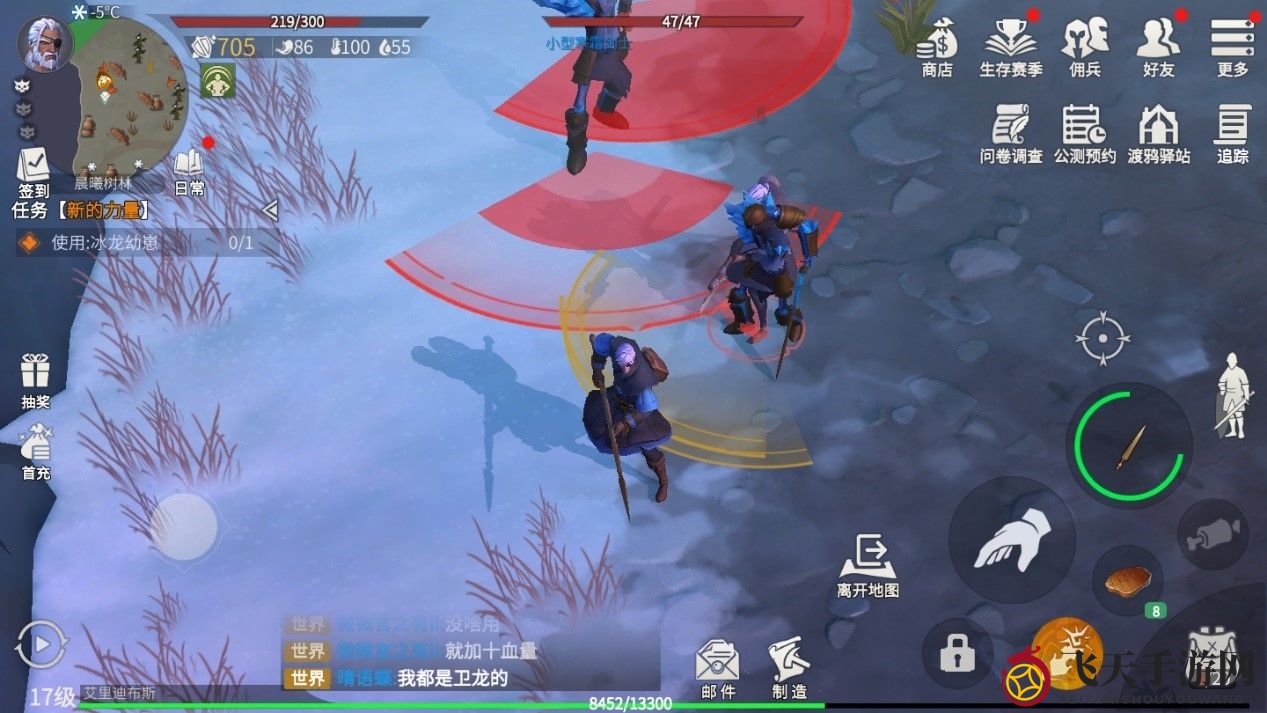Open the 佣兵 mercenary menu
This screenshot has height=713, width=1267.
(x=1084, y=46)
